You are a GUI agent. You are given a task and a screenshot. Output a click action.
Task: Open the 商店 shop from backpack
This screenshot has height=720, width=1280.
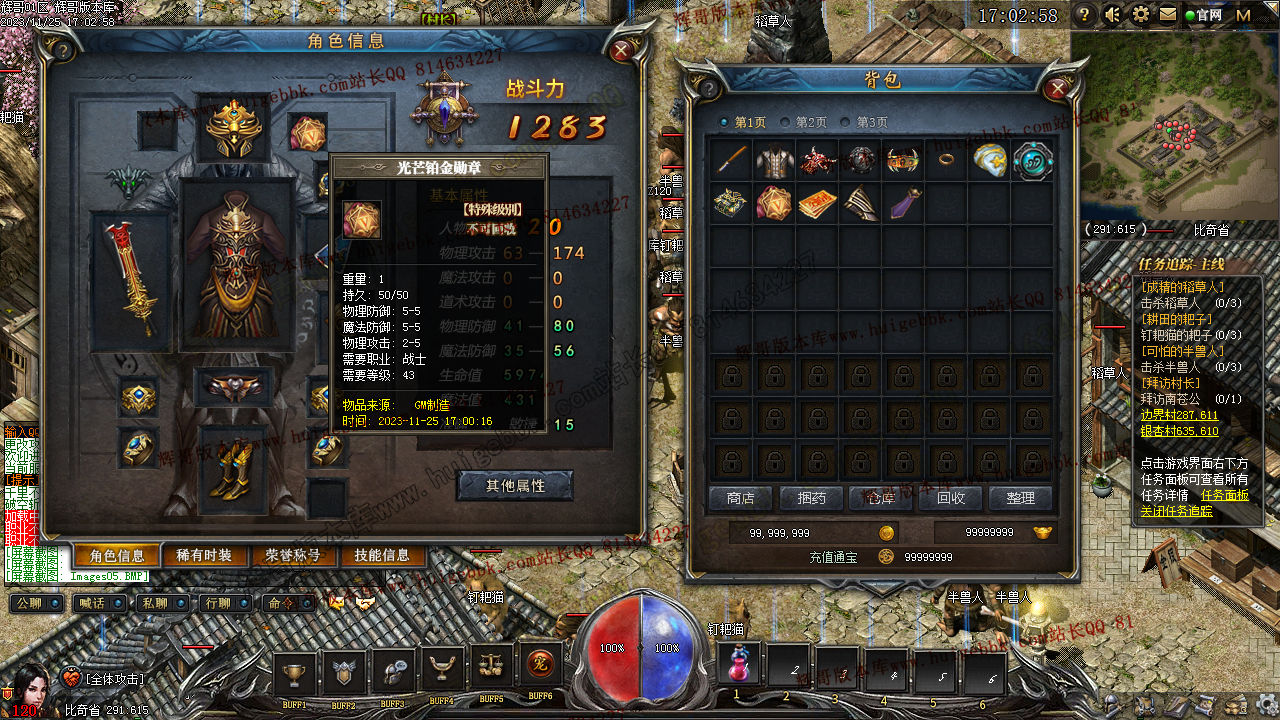pyautogui.click(x=740, y=498)
